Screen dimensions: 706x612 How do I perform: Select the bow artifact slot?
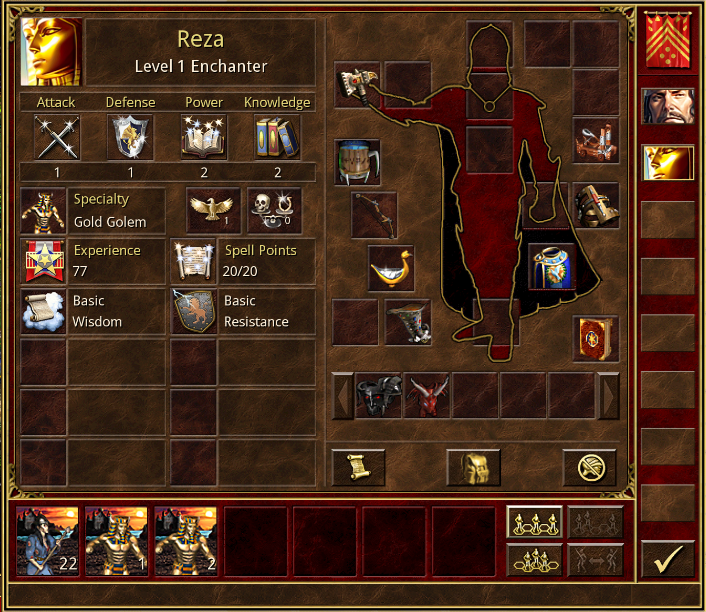(x=374, y=214)
